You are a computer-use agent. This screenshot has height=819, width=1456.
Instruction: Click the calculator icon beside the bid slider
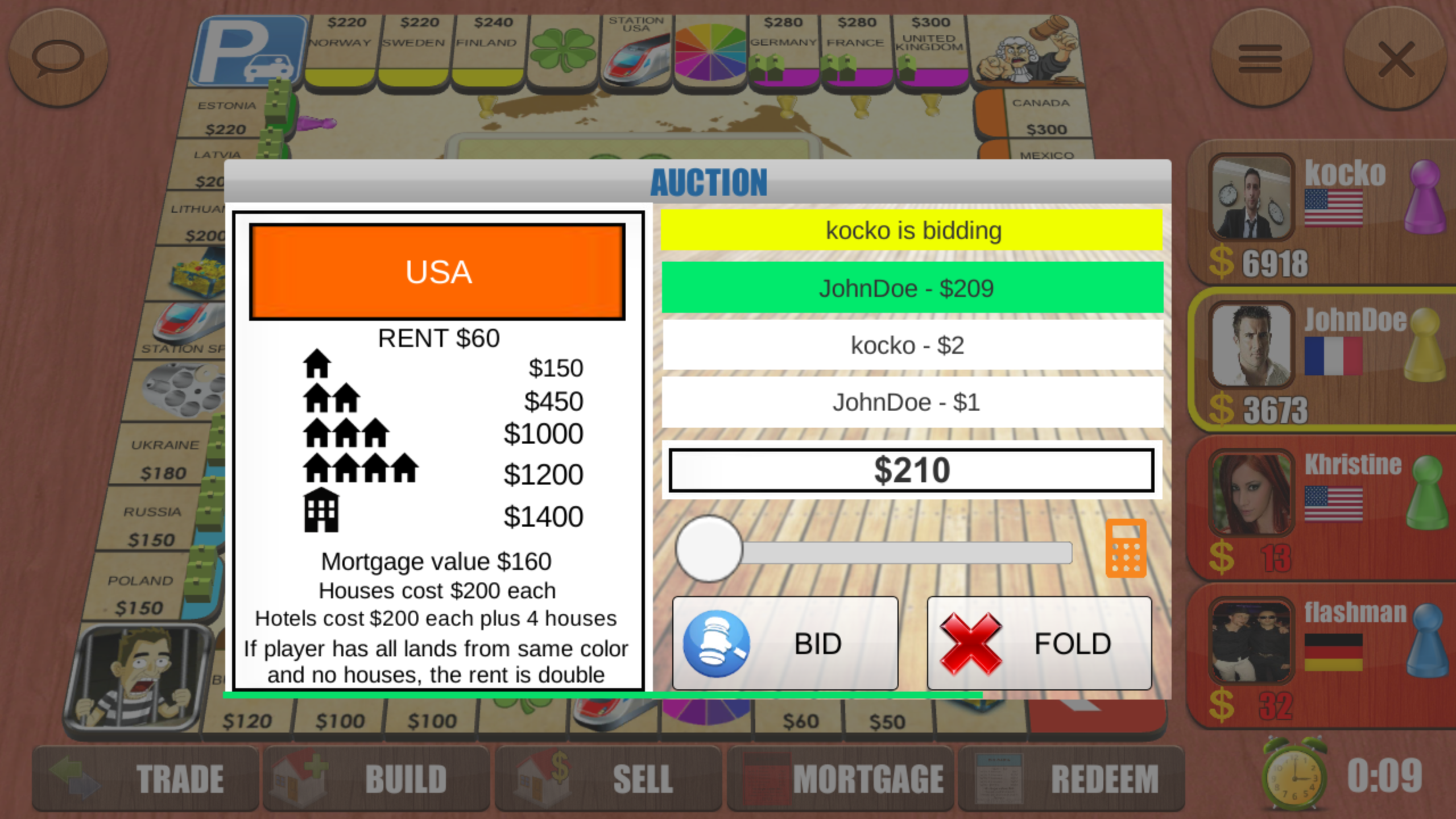(x=1125, y=547)
